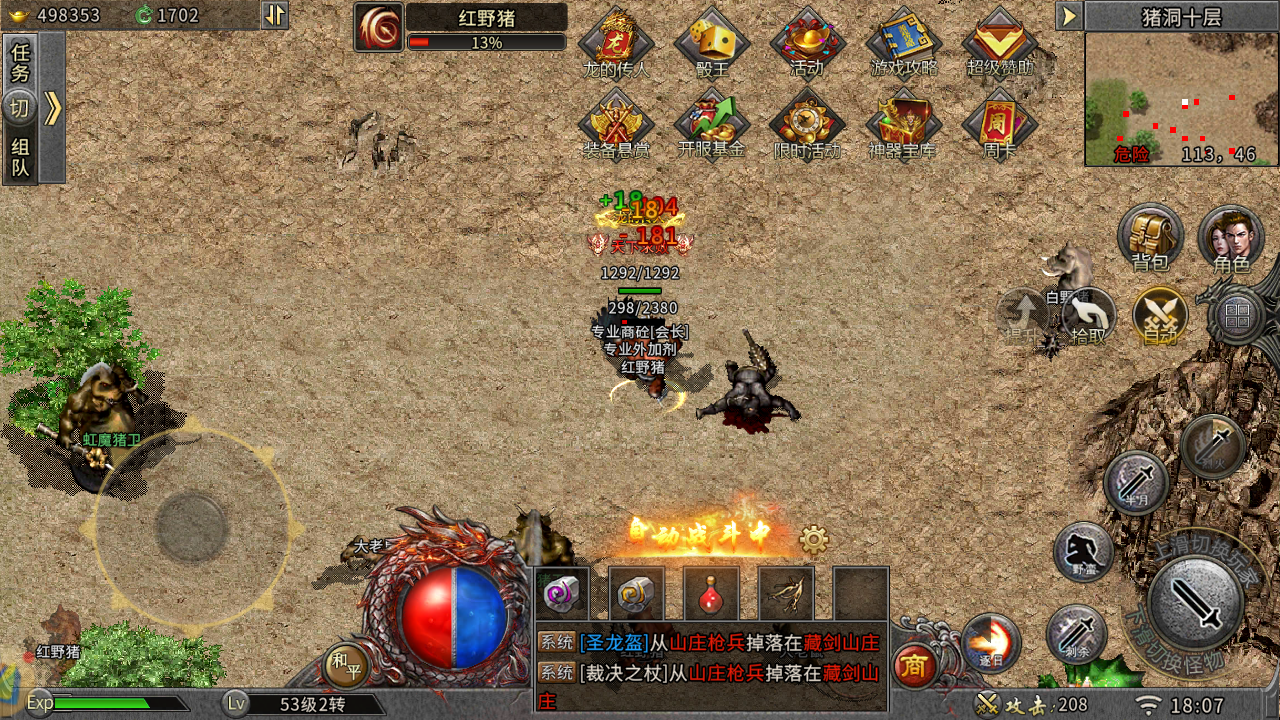This screenshot has height=720, width=1280.
Task: Activate the 半月 half-moon skill
Action: (x=1136, y=482)
